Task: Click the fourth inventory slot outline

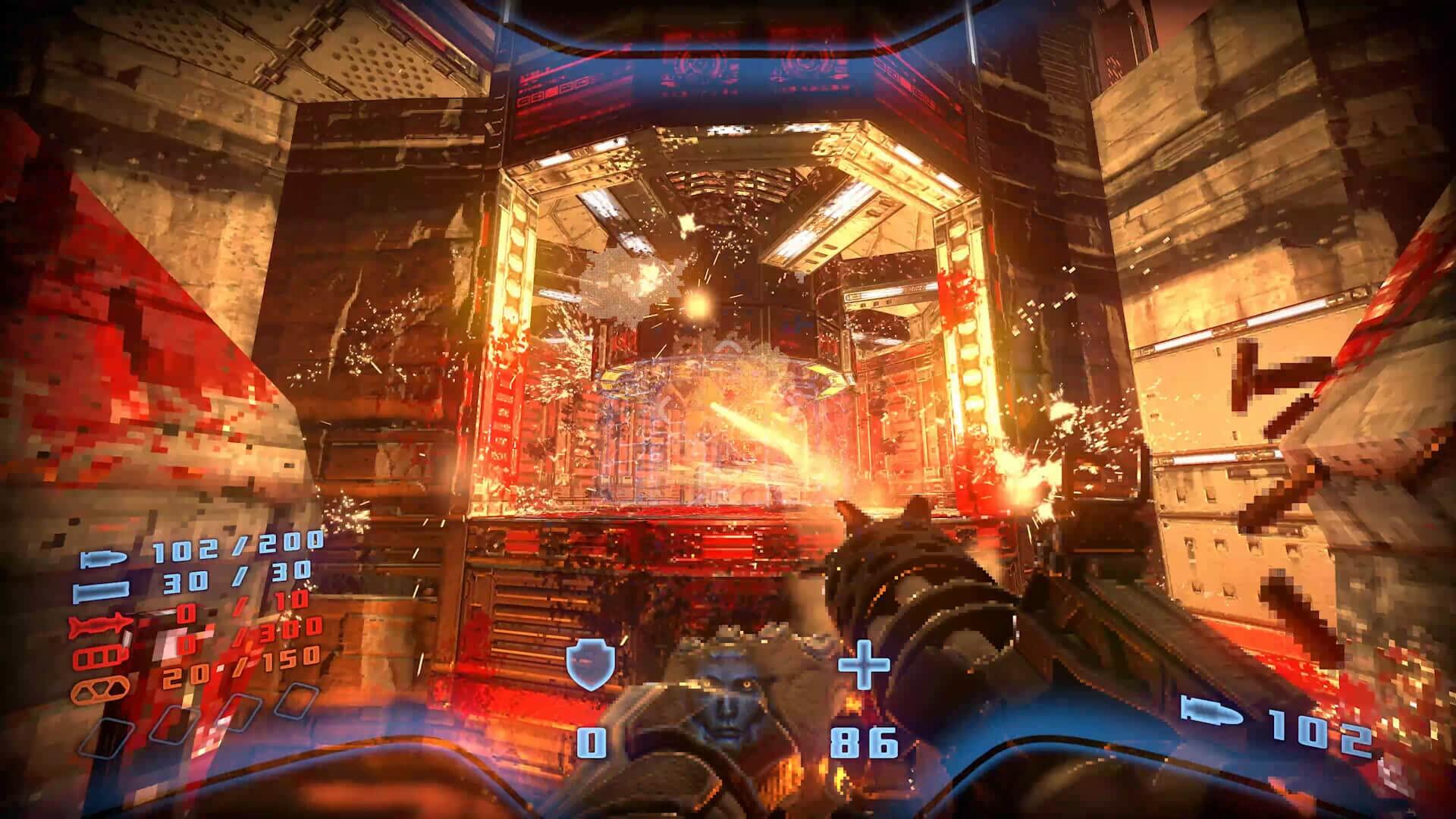Action: click(x=297, y=701)
